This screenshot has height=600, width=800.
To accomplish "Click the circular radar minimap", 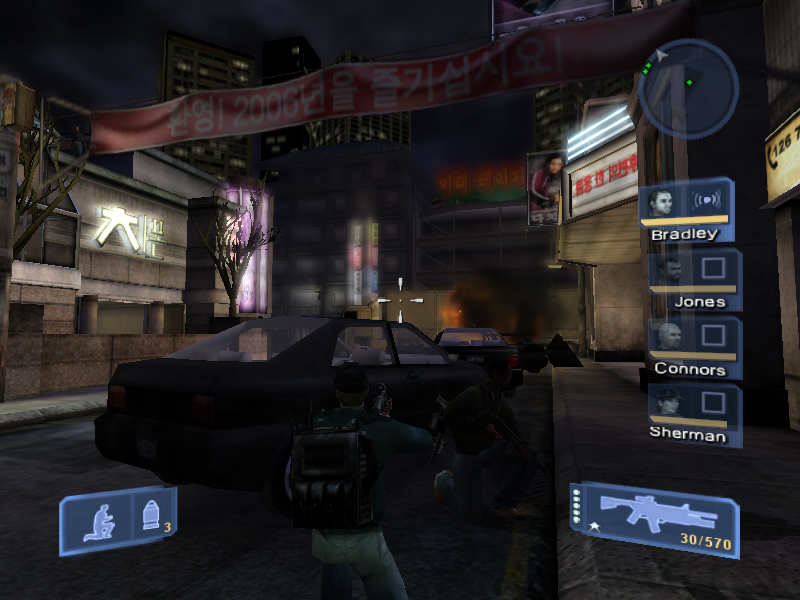I will 687,88.
